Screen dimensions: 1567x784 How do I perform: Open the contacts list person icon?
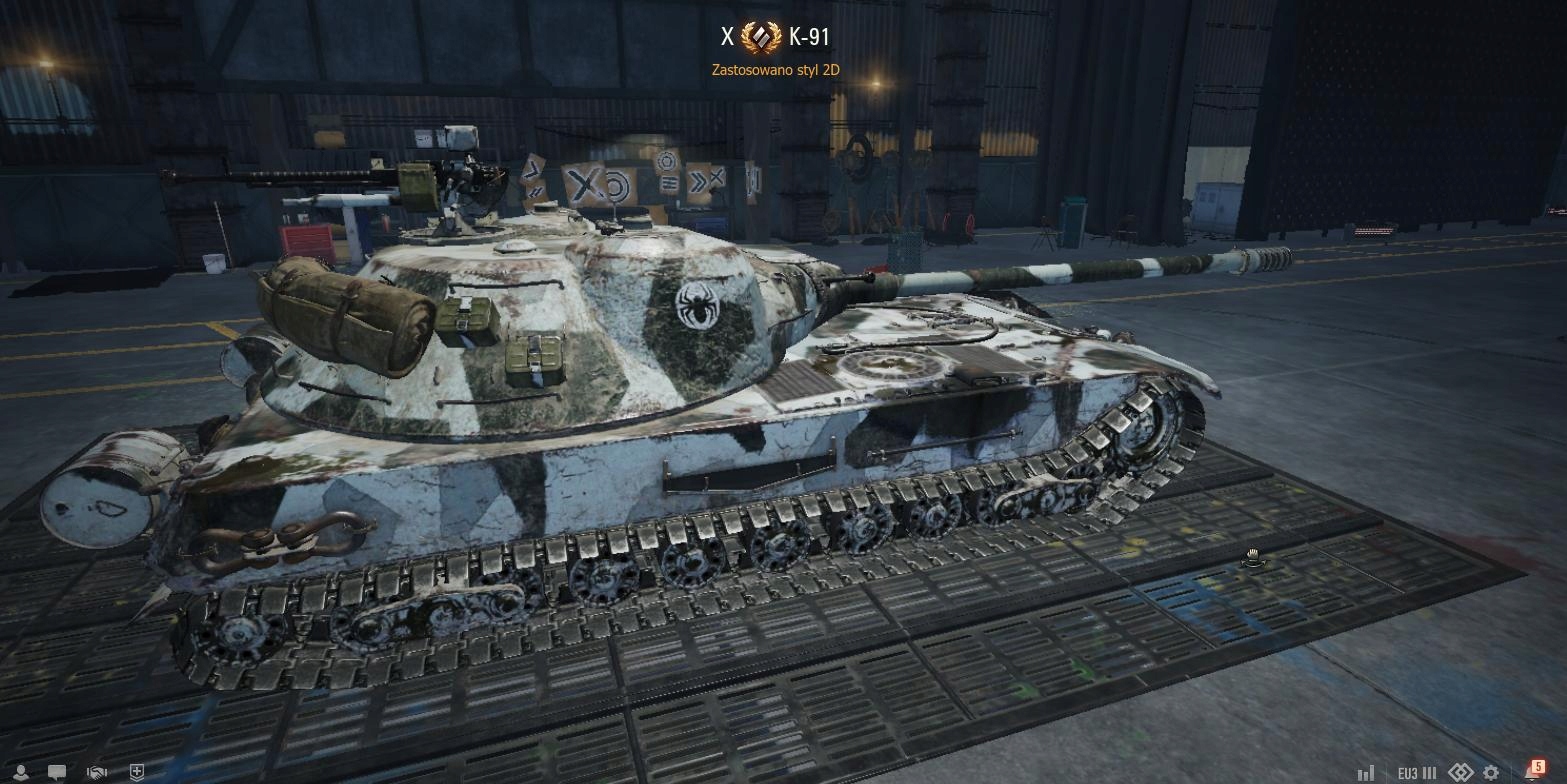tap(19, 772)
